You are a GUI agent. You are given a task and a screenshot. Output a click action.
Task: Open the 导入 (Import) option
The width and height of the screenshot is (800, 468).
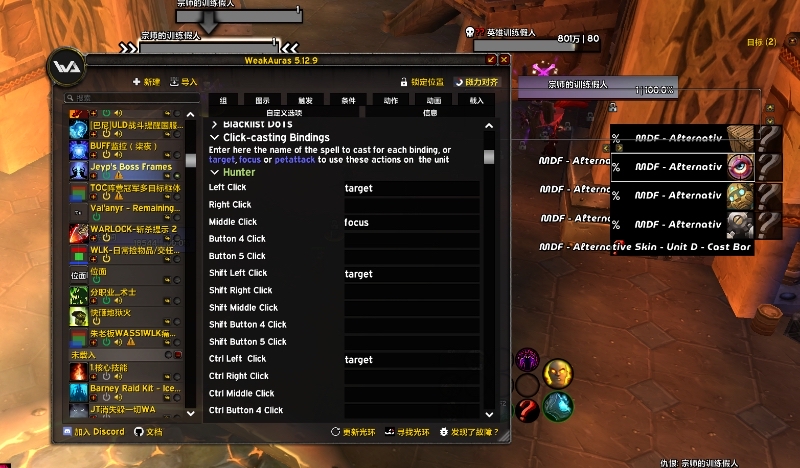point(184,82)
